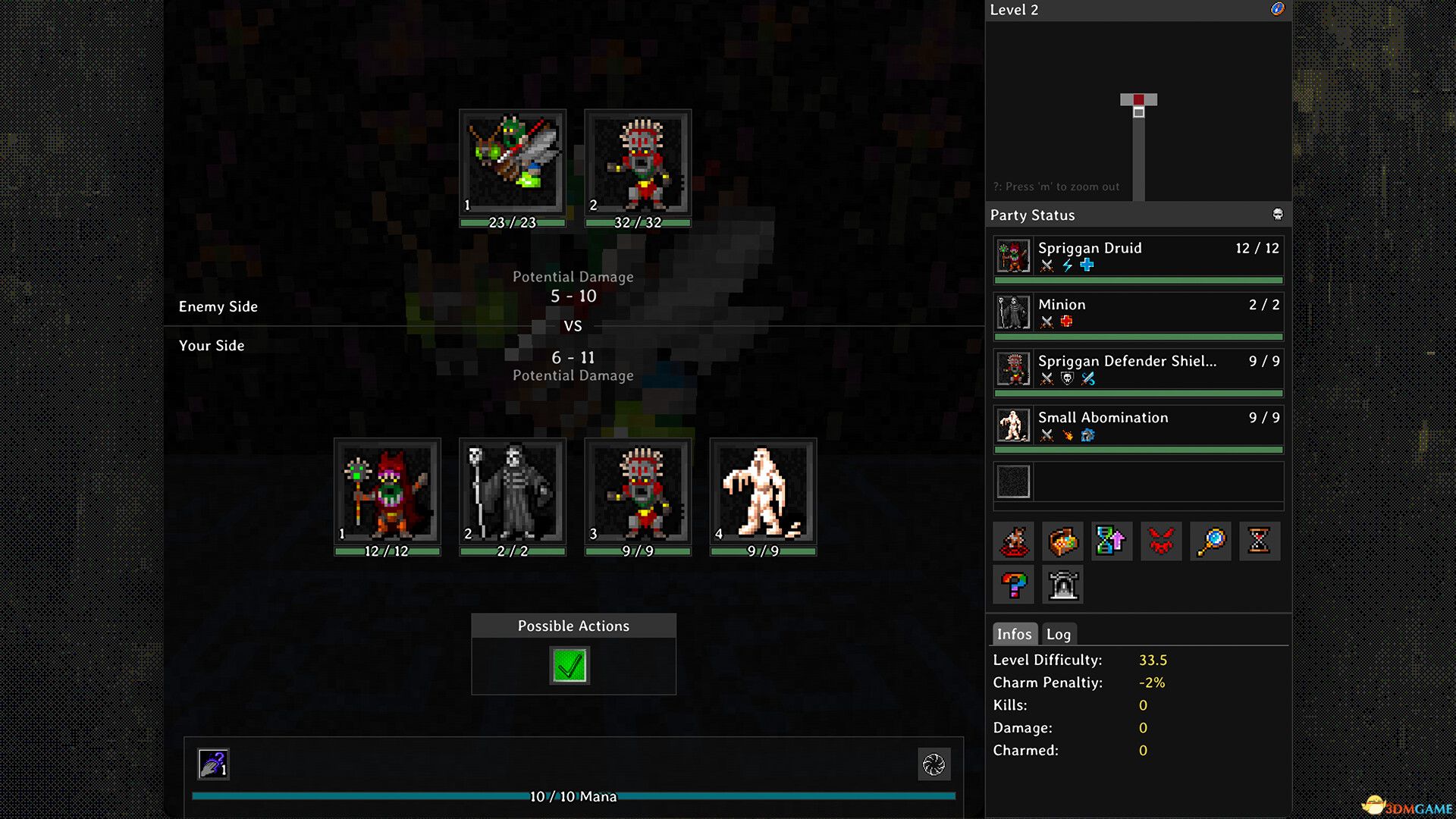Choose the skeleton Minion battle unit
The image size is (1456, 819).
click(x=513, y=491)
